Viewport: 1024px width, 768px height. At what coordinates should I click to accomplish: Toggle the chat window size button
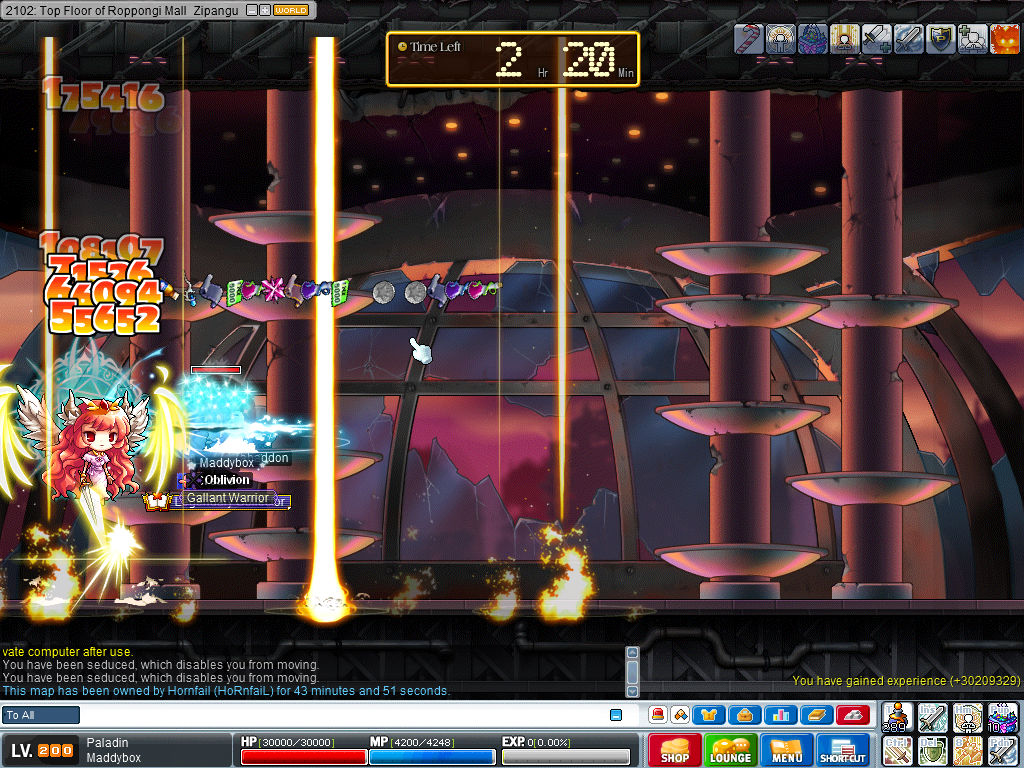[x=615, y=715]
